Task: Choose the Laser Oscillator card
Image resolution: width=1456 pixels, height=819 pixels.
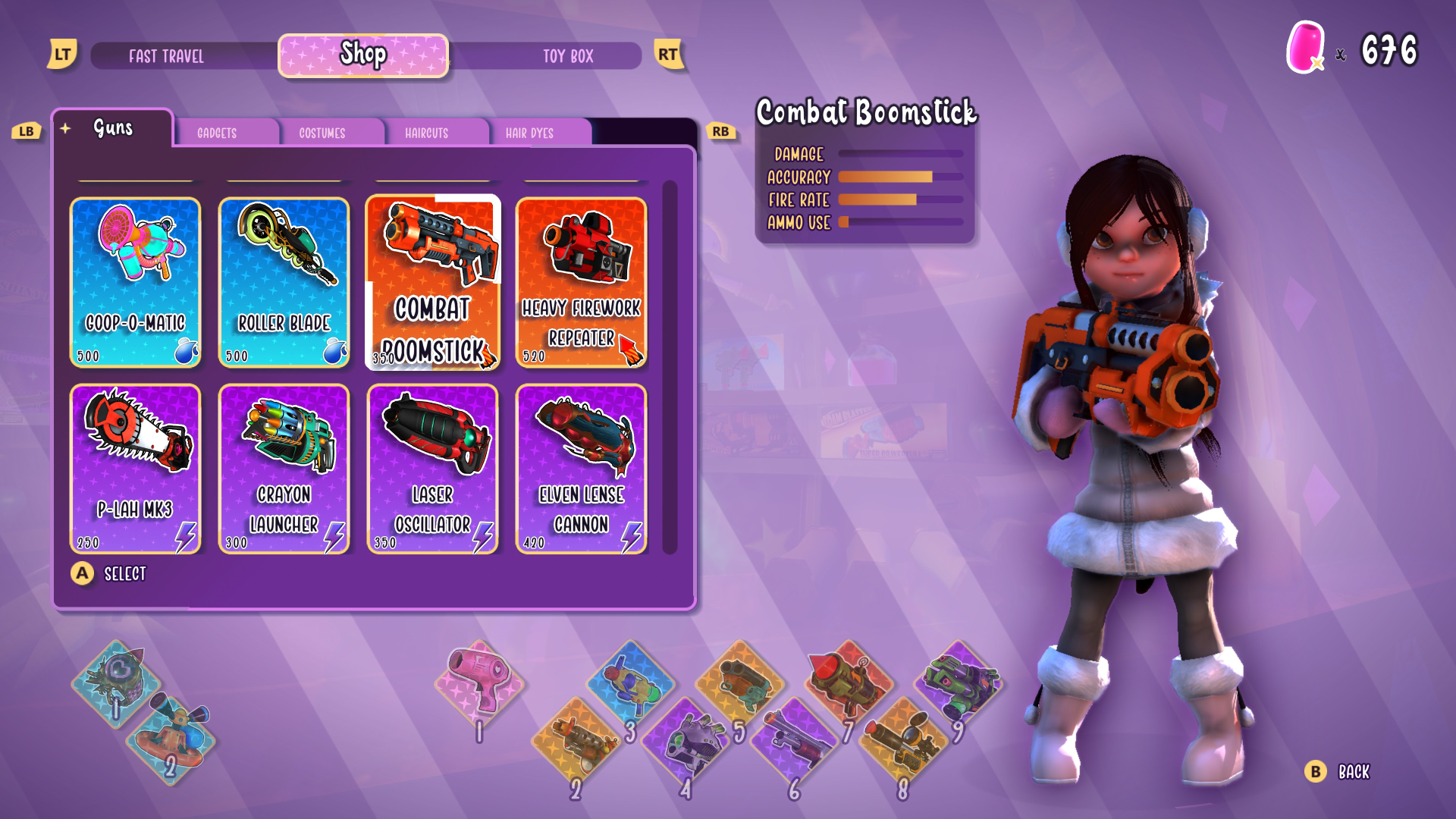Action: click(x=433, y=469)
